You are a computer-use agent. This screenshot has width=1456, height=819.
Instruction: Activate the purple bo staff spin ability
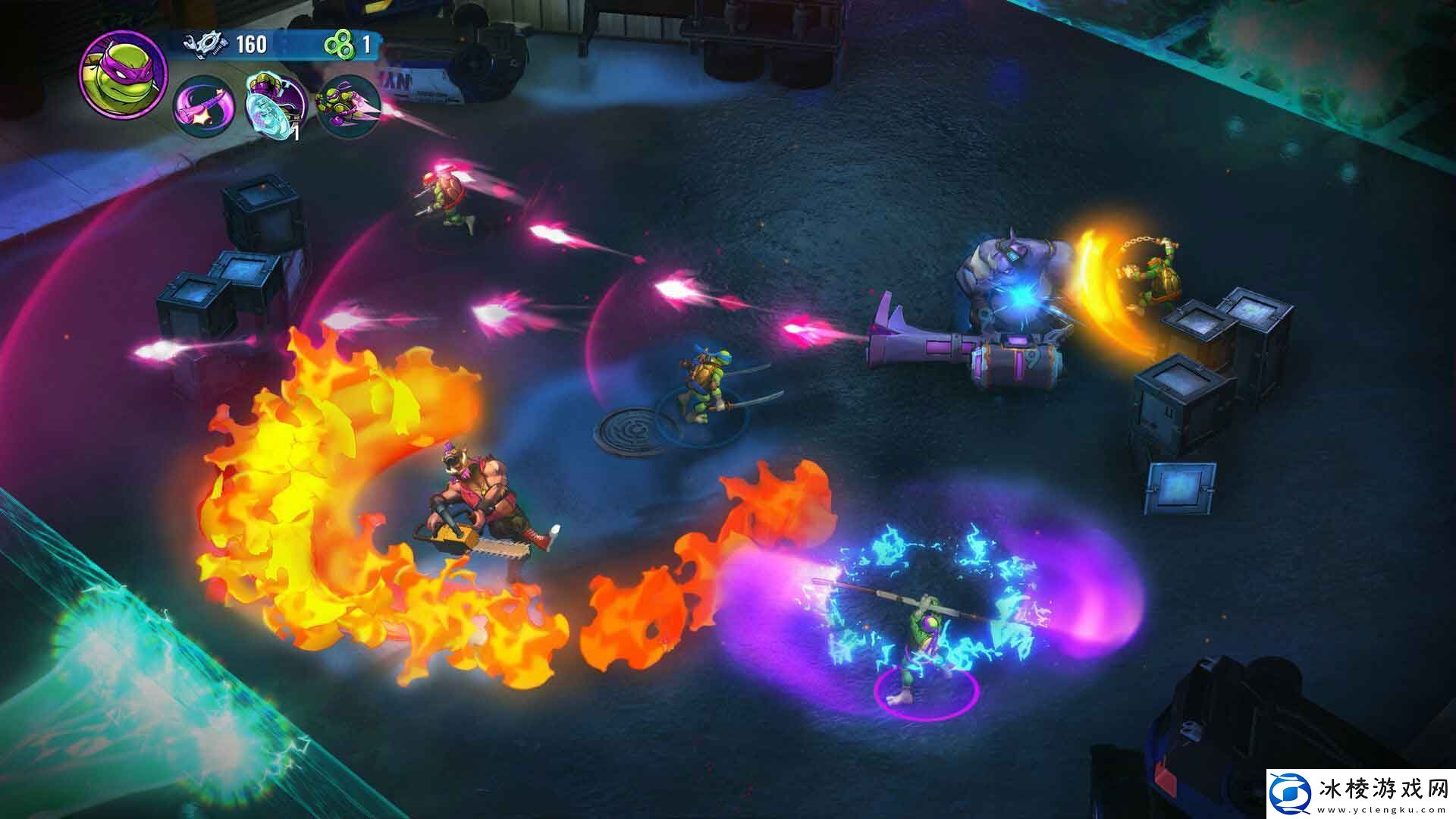click(203, 106)
